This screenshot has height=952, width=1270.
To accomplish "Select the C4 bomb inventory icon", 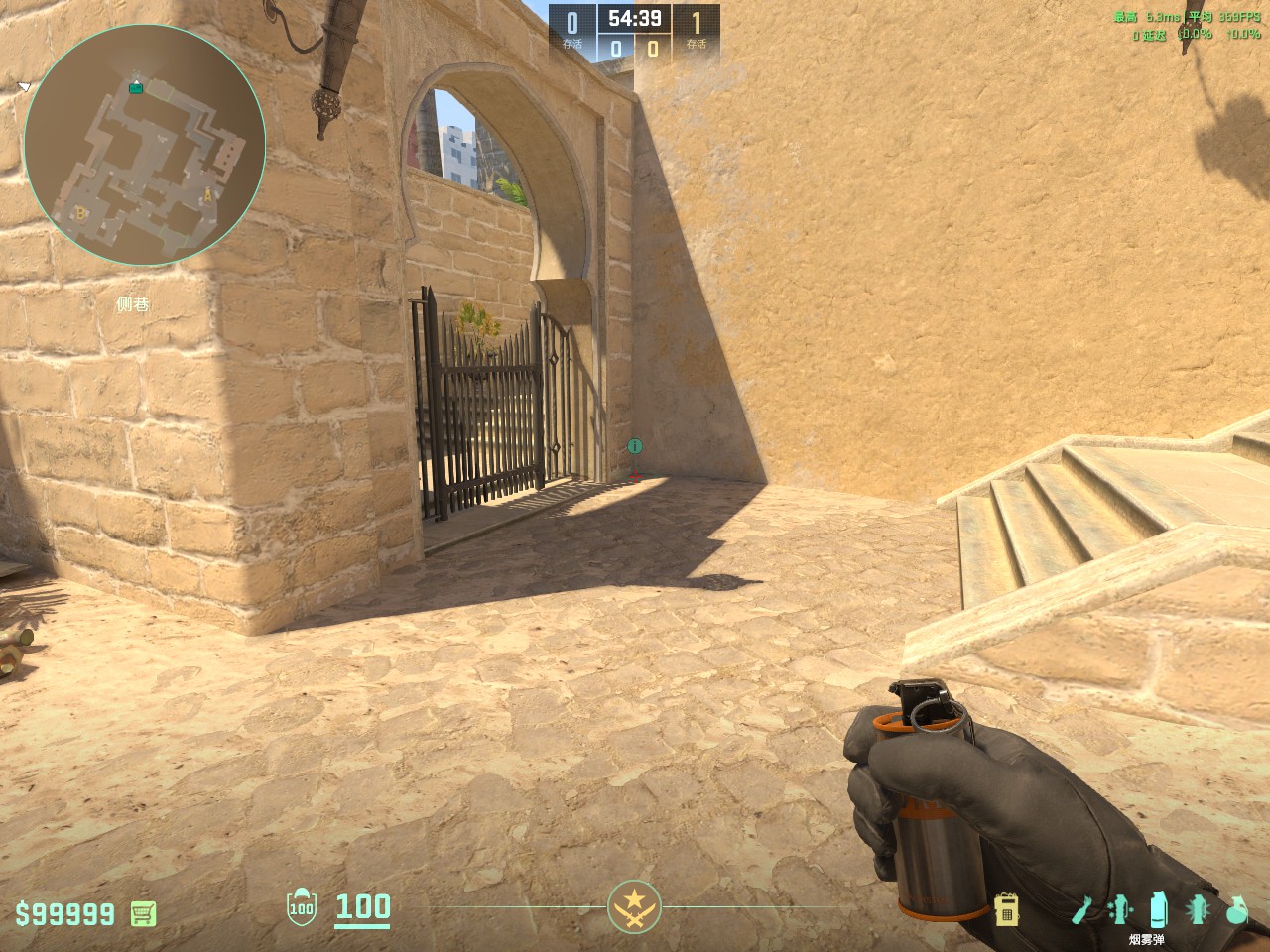I will click(x=1007, y=909).
